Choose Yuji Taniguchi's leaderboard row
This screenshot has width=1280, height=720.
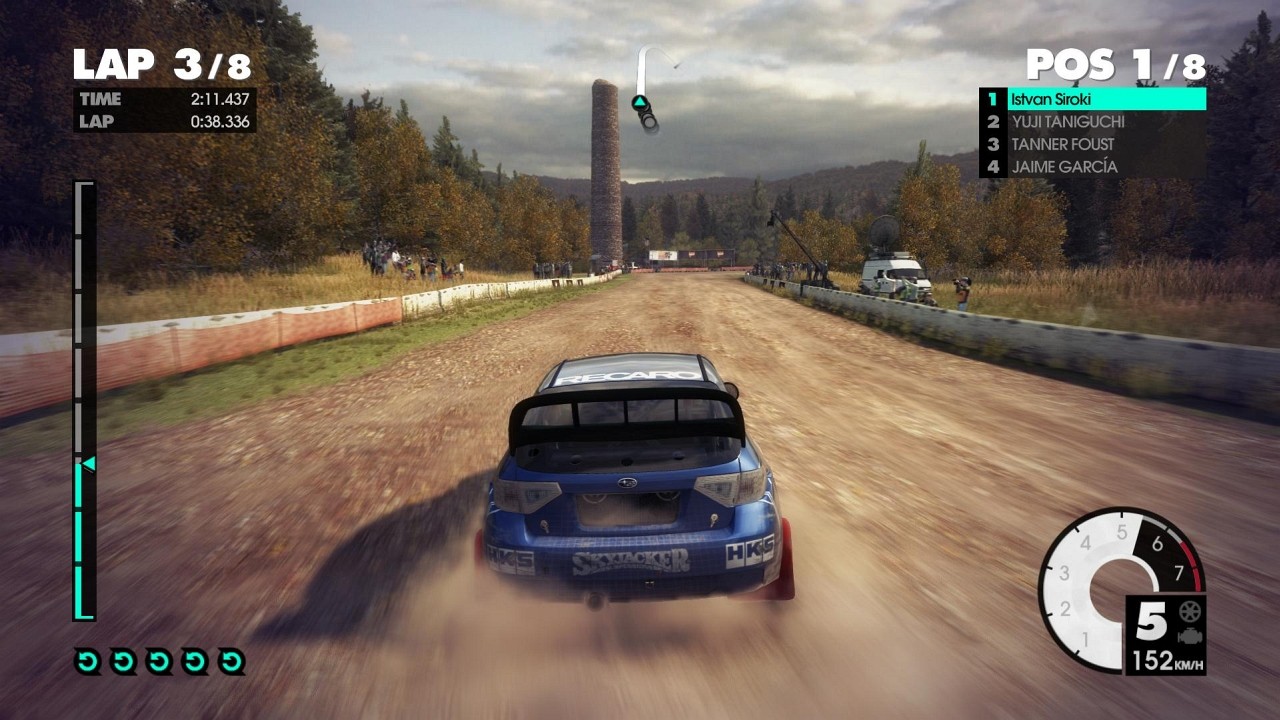tap(1092, 122)
